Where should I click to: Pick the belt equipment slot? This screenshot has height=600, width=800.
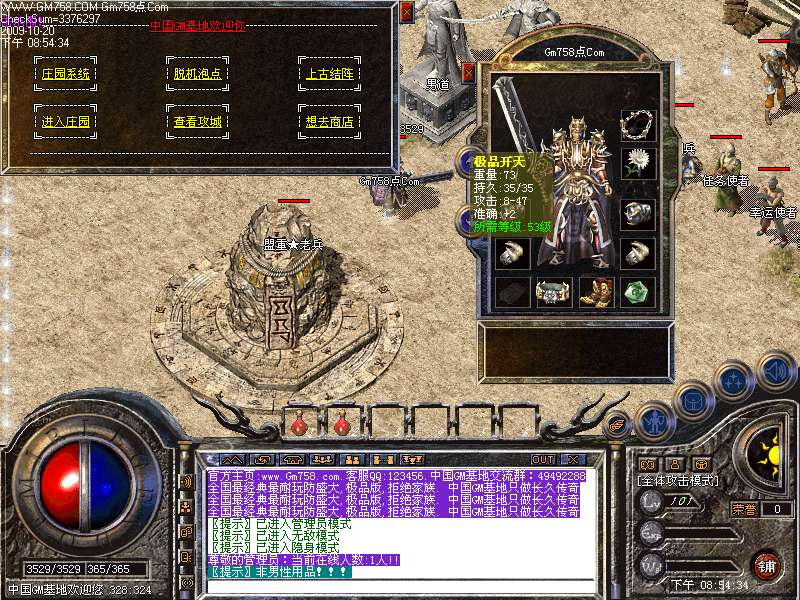coord(553,292)
